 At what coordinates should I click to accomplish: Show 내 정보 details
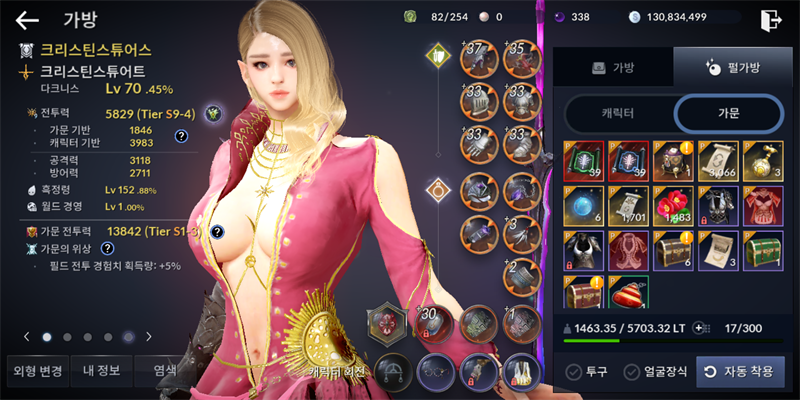coord(101,371)
